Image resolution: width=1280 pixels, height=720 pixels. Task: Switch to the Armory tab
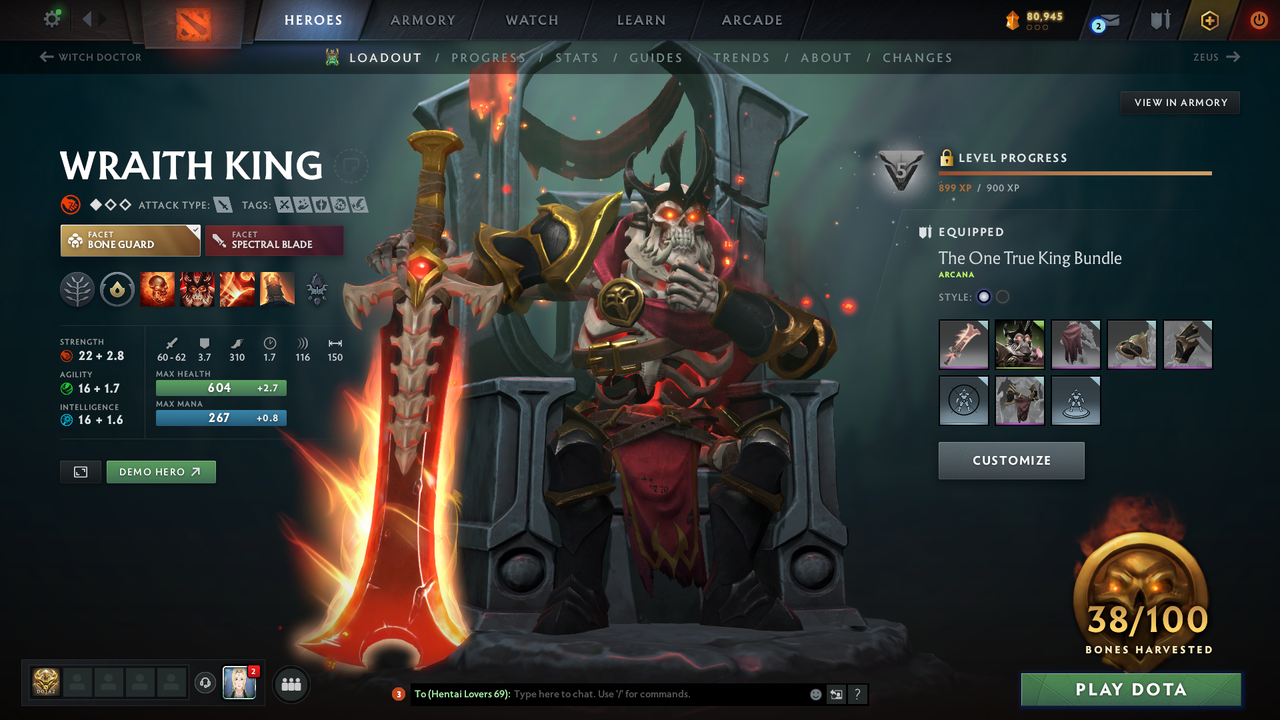[422, 19]
